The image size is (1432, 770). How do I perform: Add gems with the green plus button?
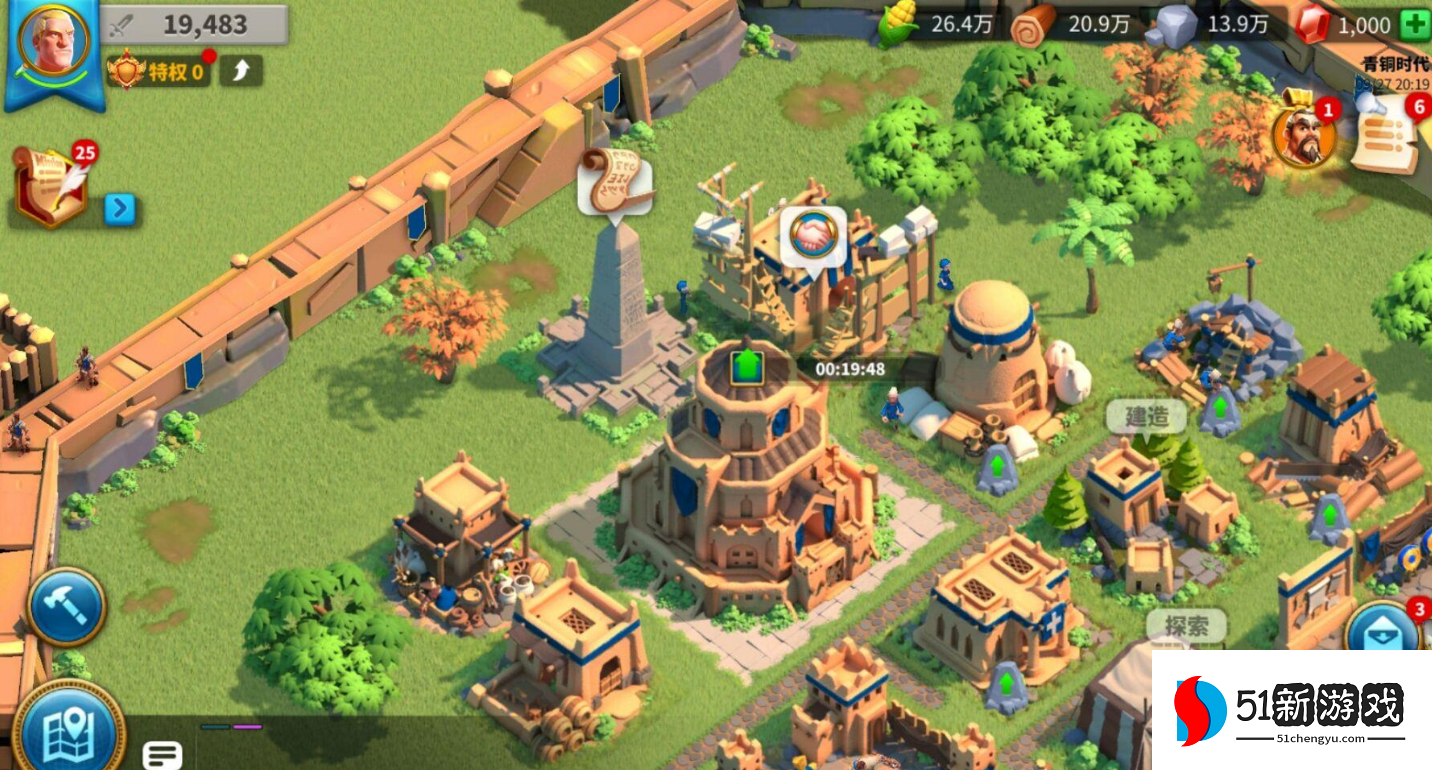coord(1414,25)
